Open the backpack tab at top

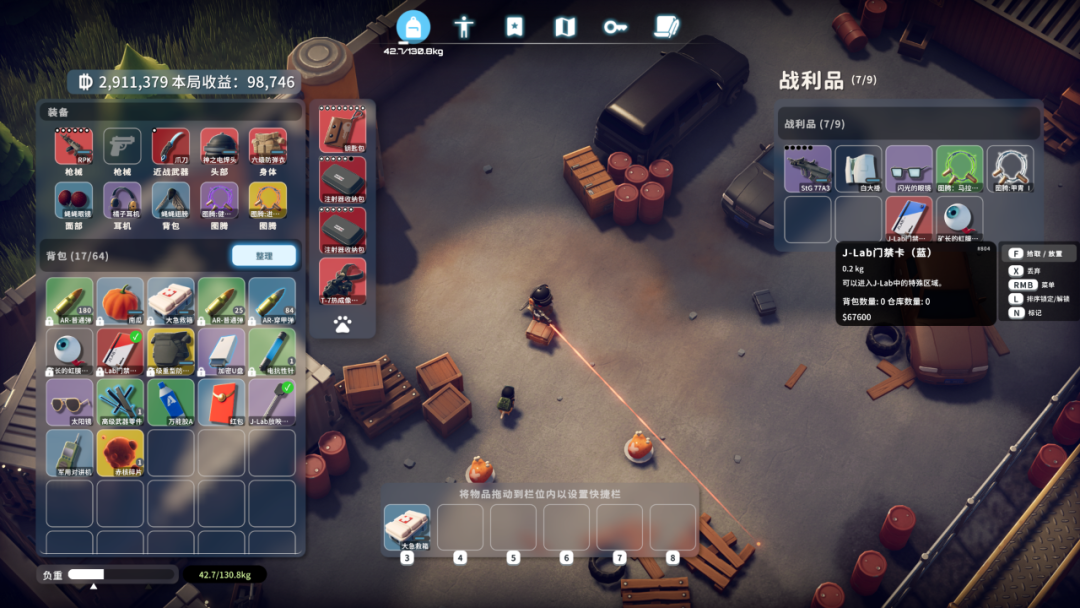413,26
